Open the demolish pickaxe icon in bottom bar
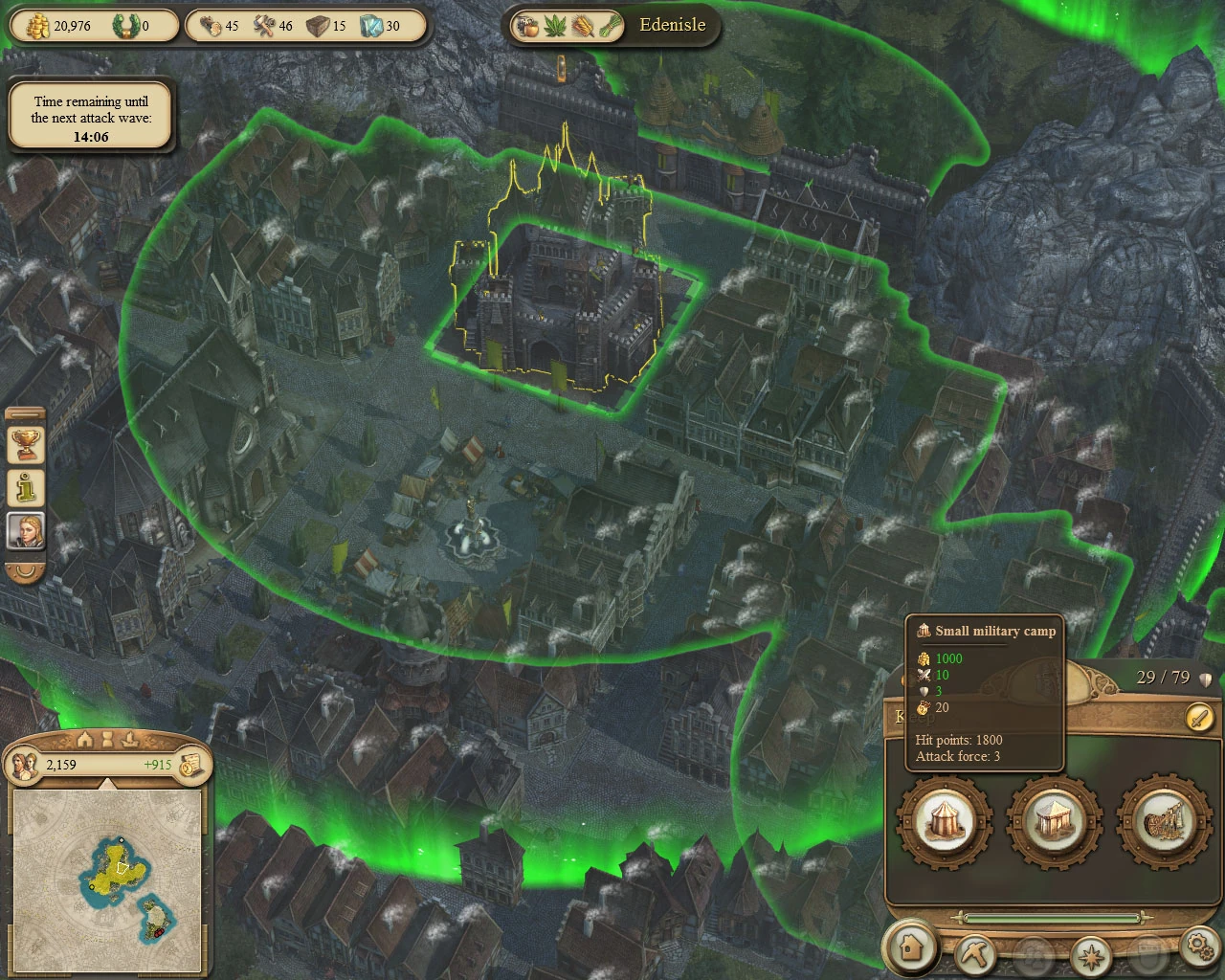 [x=977, y=952]
